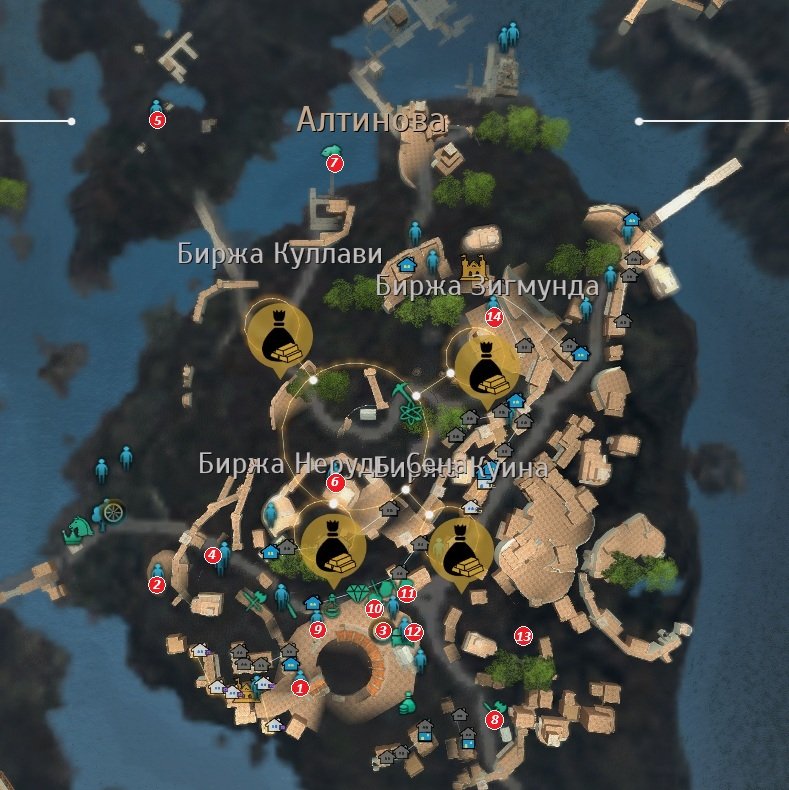Choose map marker number 8
The image size is (789, 790).
[x=494, y=718]
